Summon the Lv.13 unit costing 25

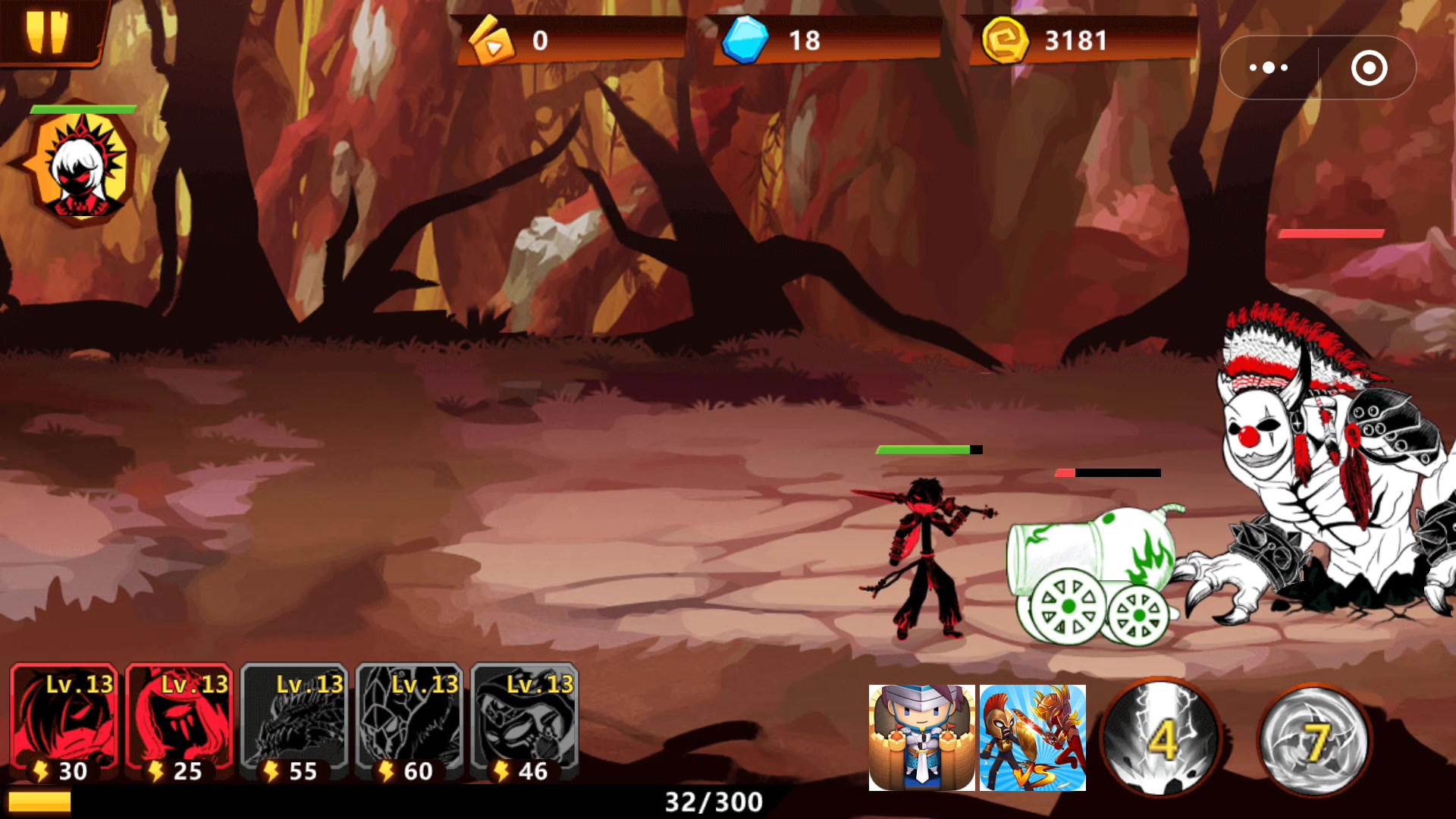pos(180,723)
